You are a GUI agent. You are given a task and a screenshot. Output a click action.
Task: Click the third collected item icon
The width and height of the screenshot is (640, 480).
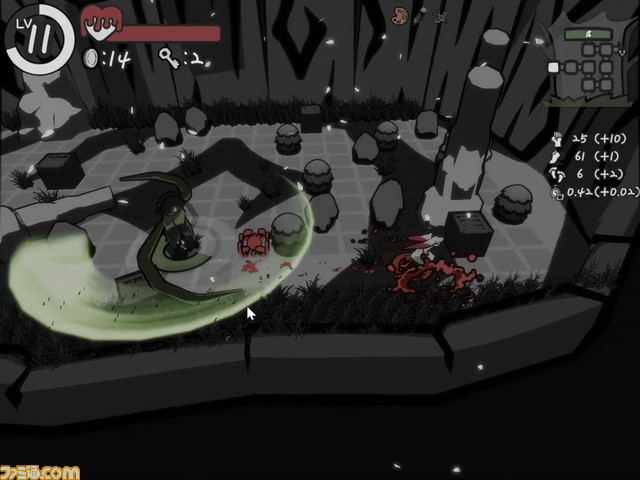(x=440, y=16)
